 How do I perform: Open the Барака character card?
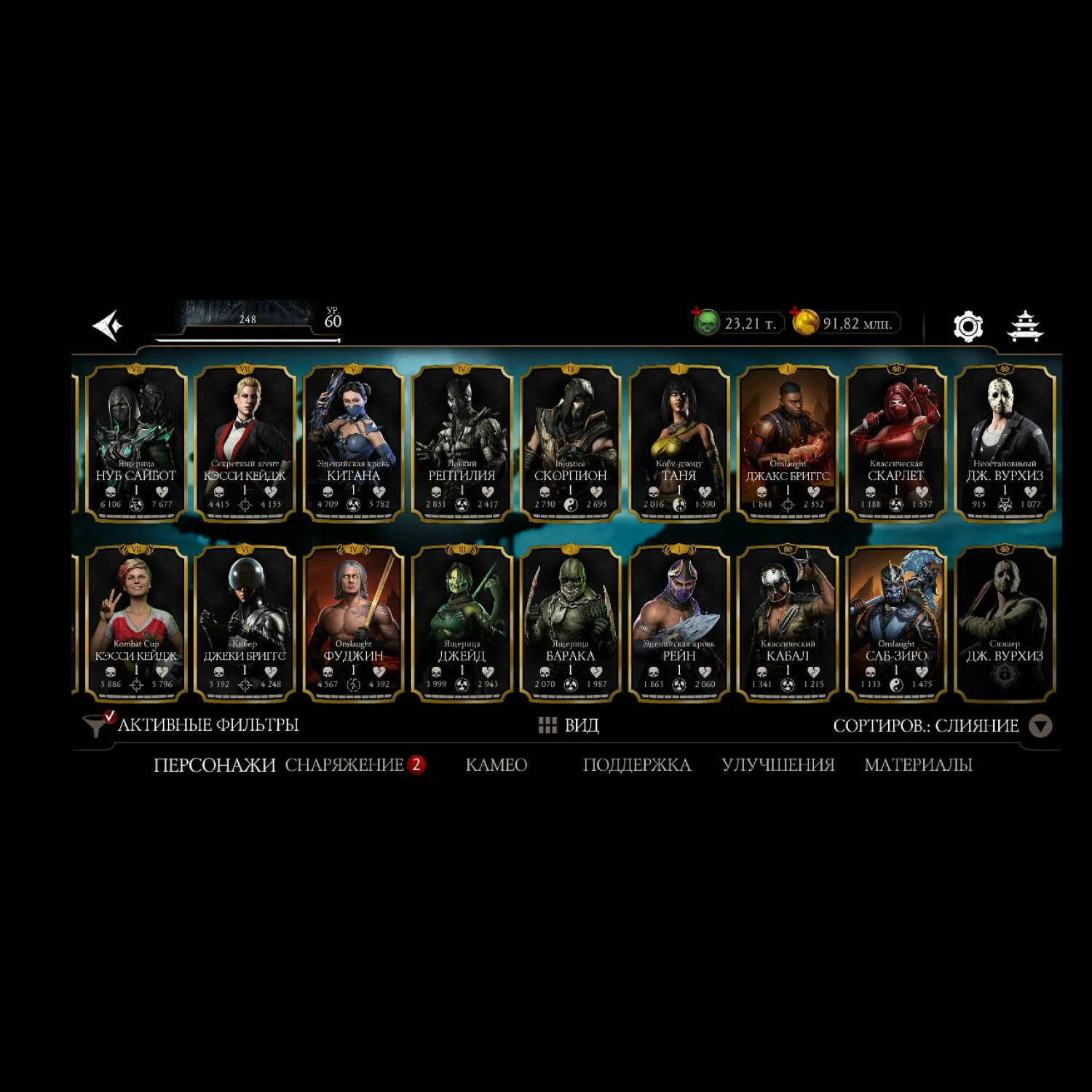[570, 623]
